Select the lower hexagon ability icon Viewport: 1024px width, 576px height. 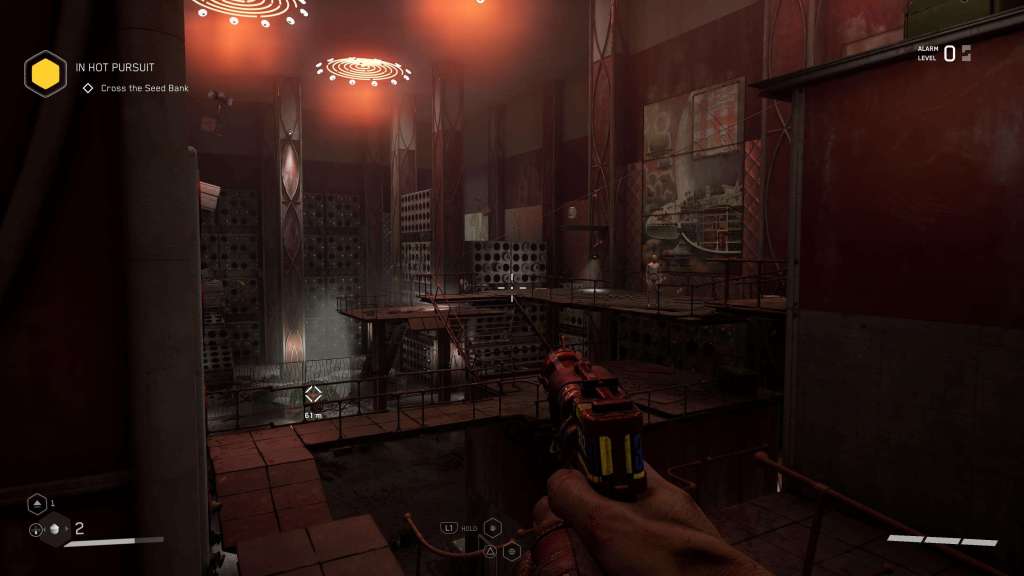[512, 550]
